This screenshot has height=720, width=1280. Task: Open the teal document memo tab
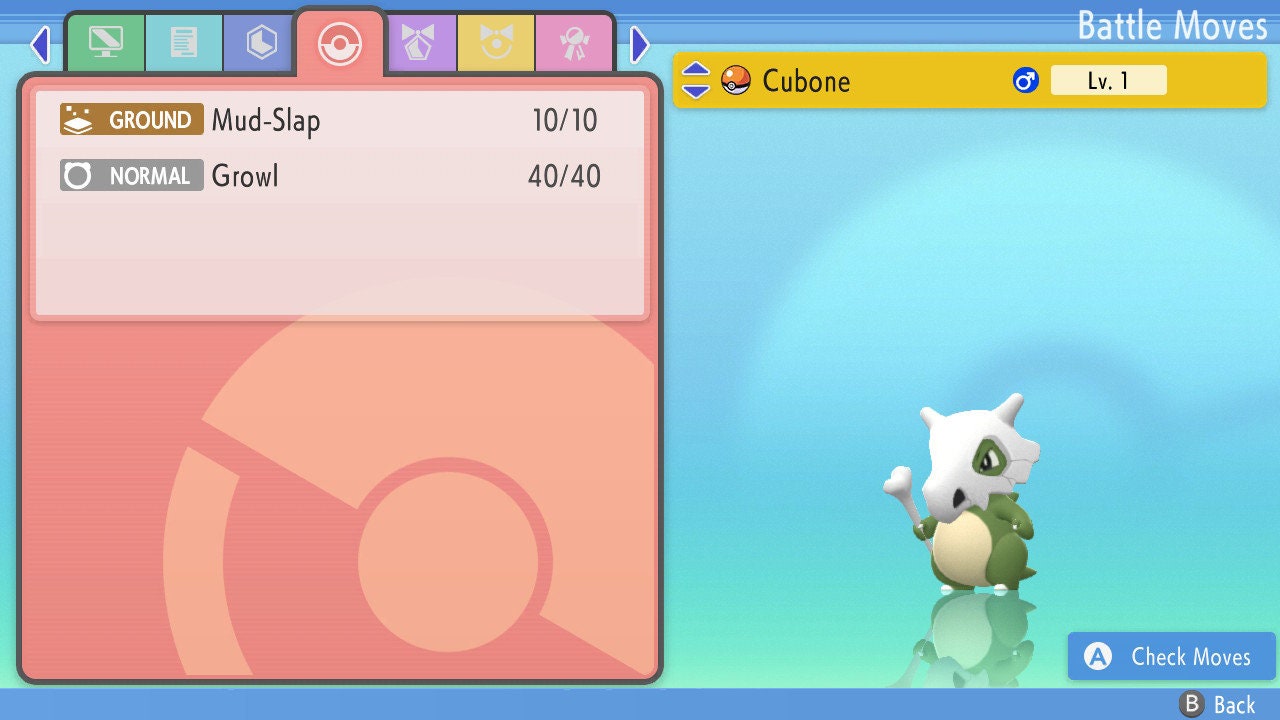pos(184,43)
